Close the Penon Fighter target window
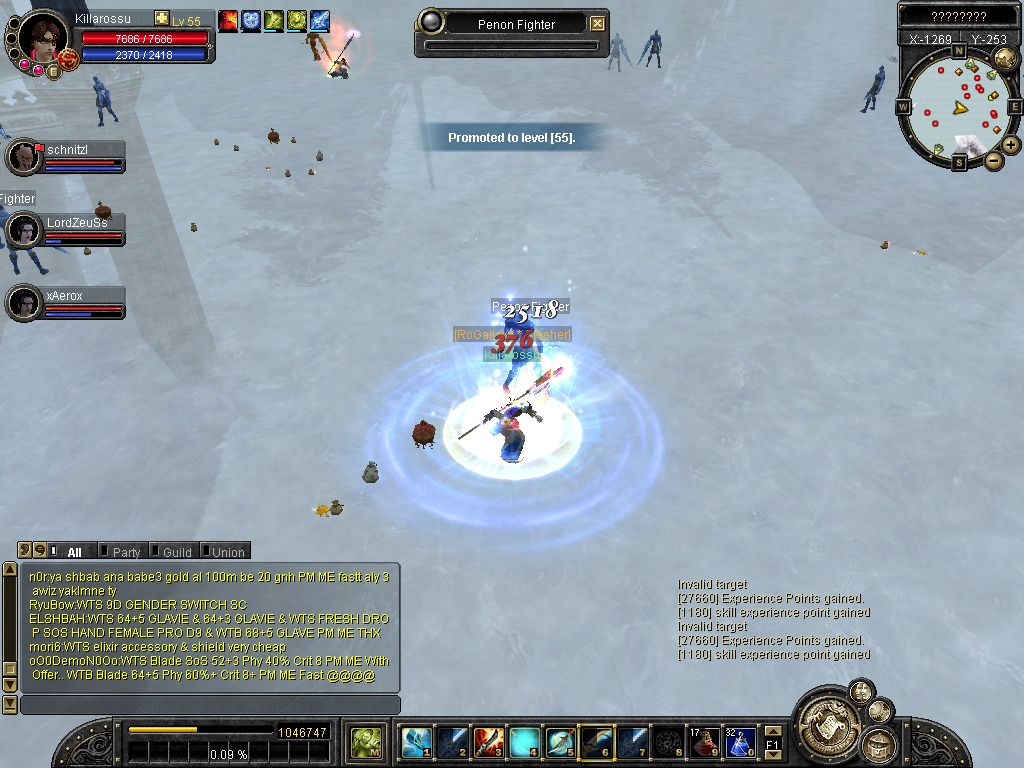 click(597, 24)
